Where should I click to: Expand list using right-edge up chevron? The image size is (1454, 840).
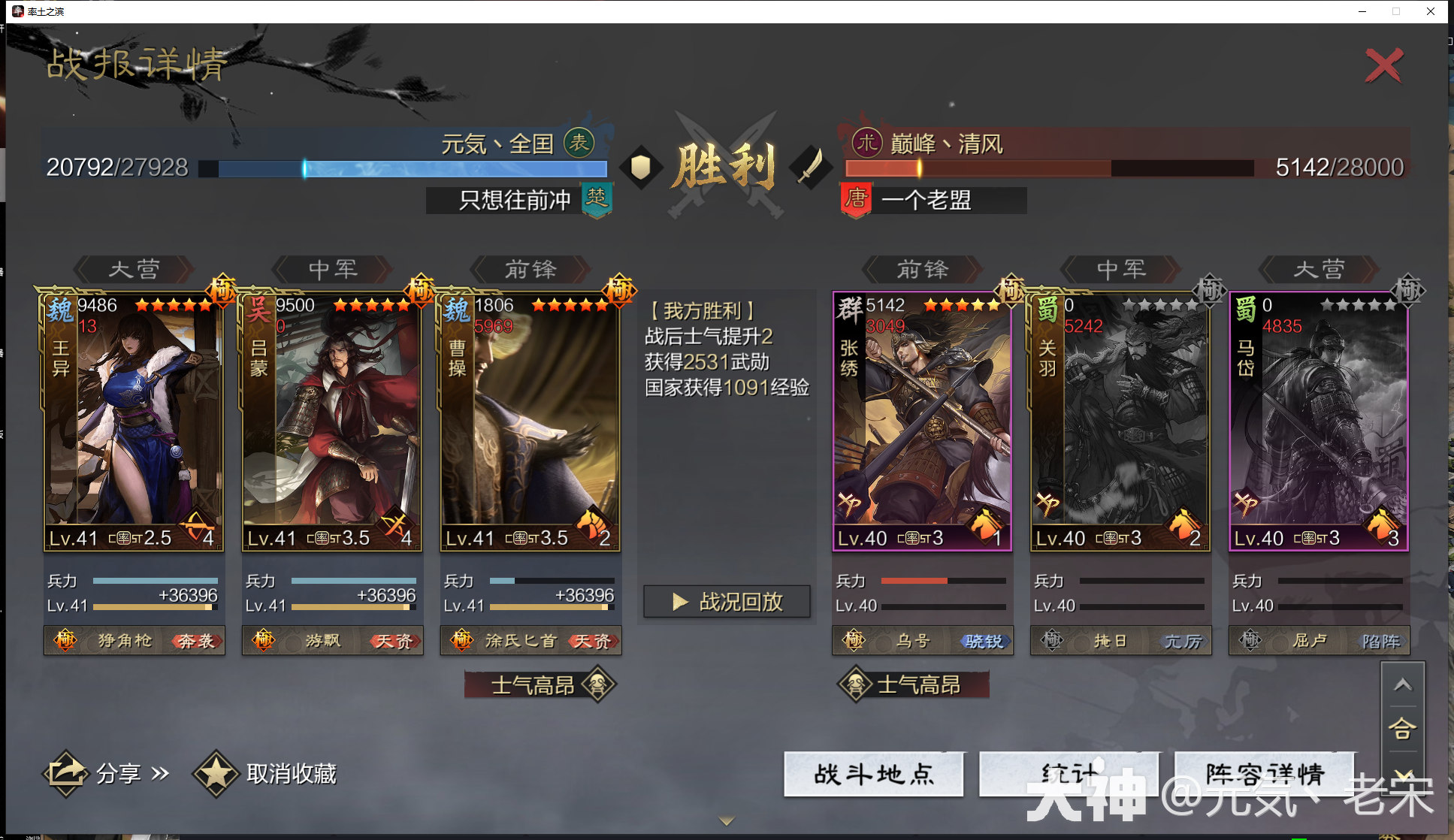pos(1402,685)
